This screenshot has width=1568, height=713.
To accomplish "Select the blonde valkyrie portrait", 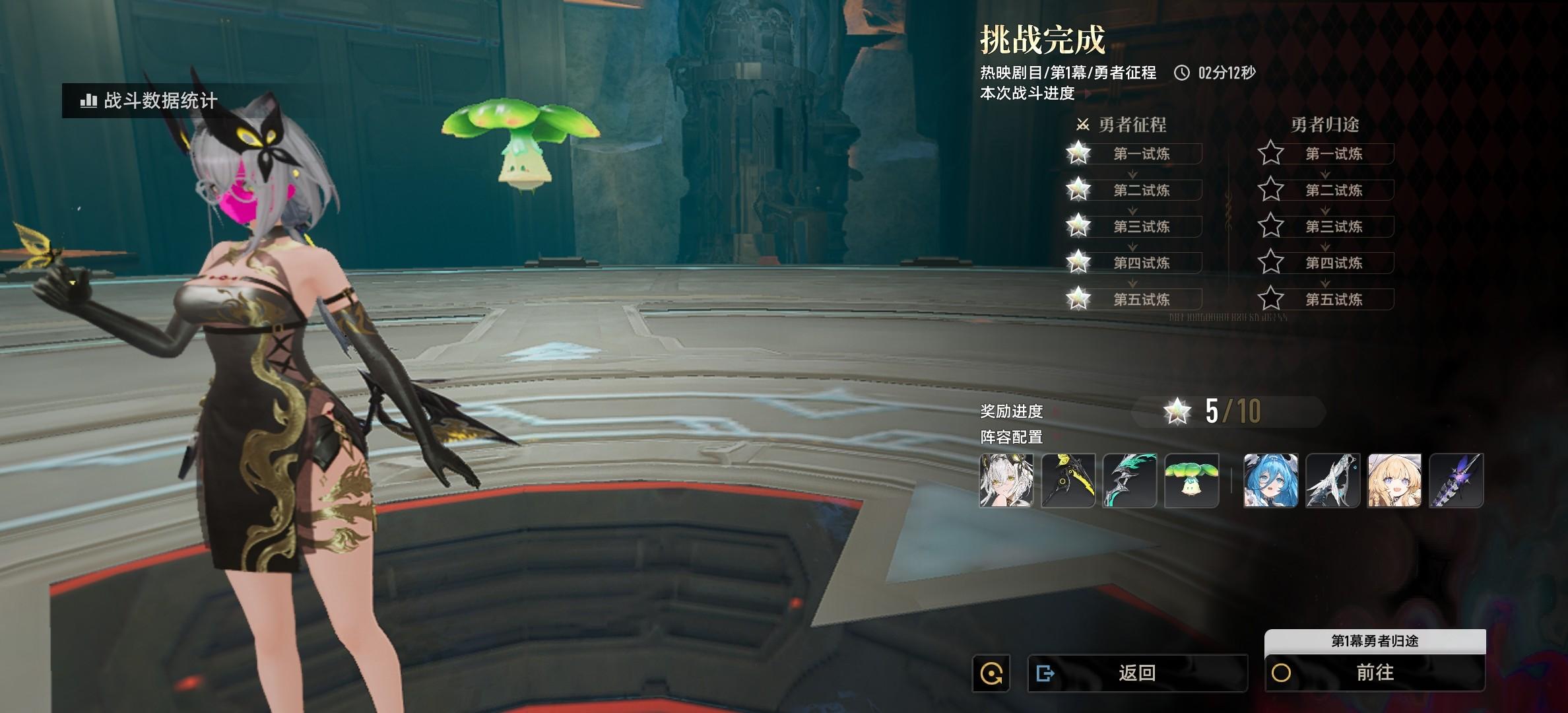I will pyautogui.click(x=1394, y=481).
